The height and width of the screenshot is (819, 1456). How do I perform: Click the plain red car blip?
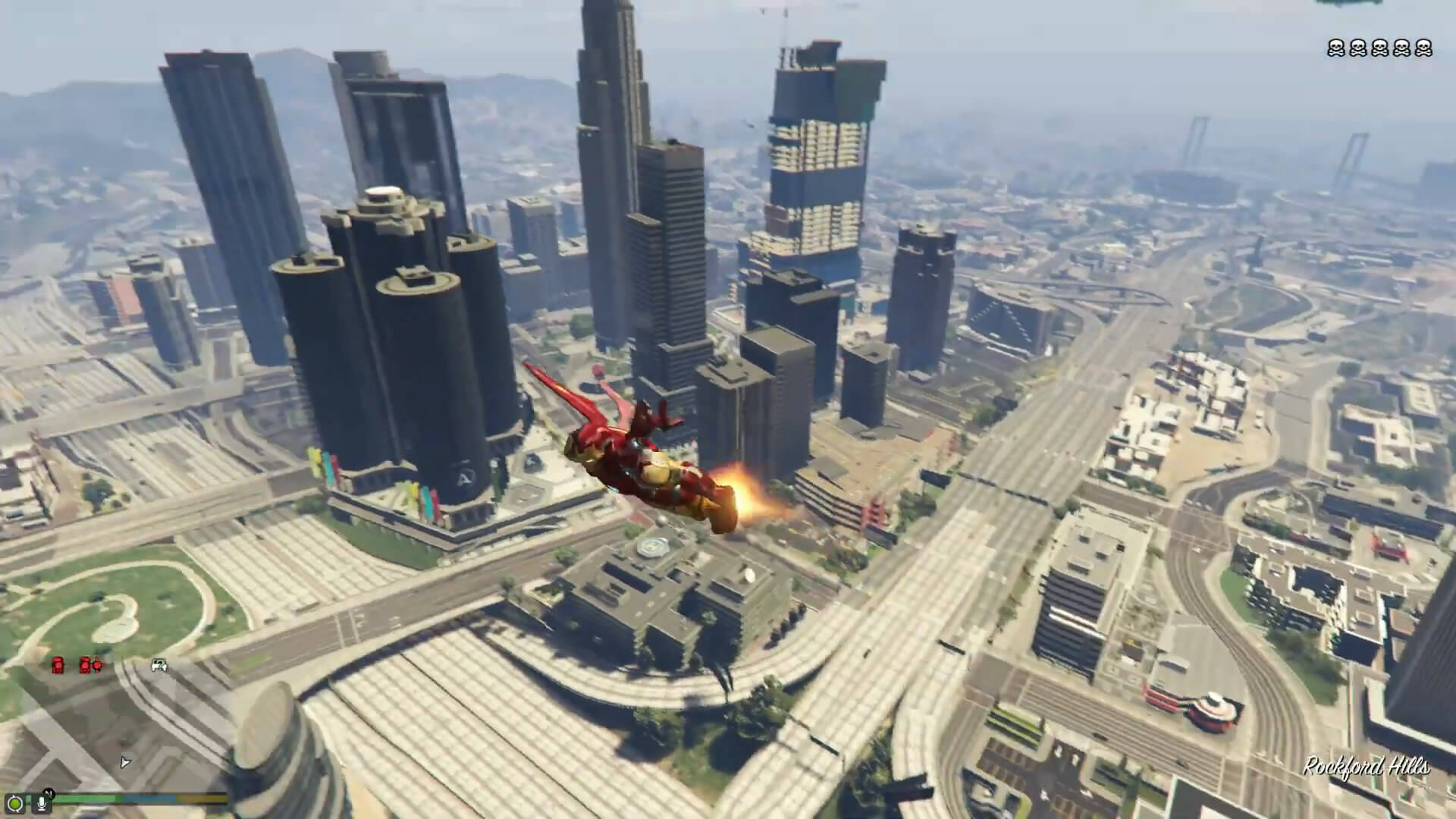(x=58, y=666)
